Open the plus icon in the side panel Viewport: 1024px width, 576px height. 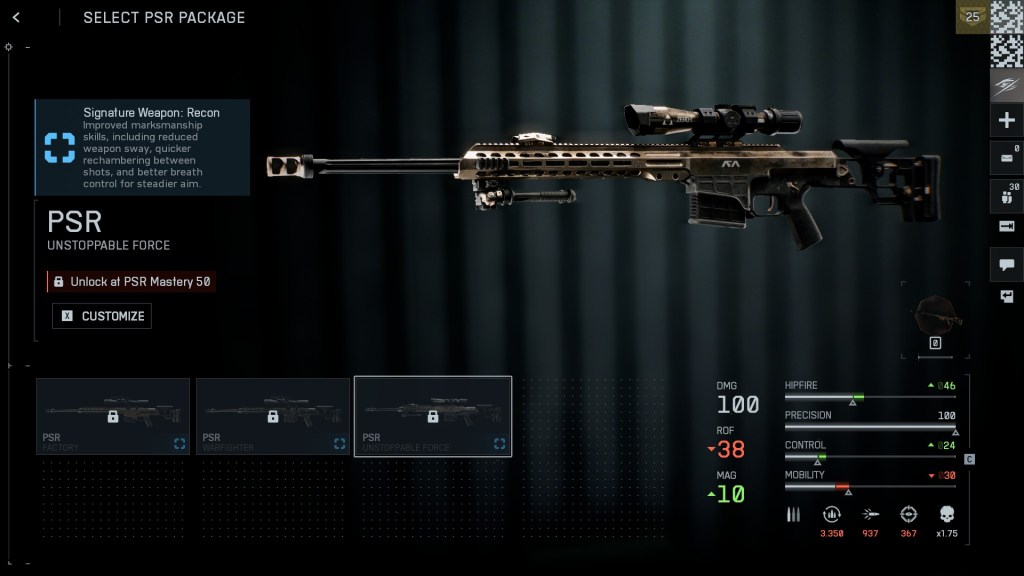coord(1006,121)
